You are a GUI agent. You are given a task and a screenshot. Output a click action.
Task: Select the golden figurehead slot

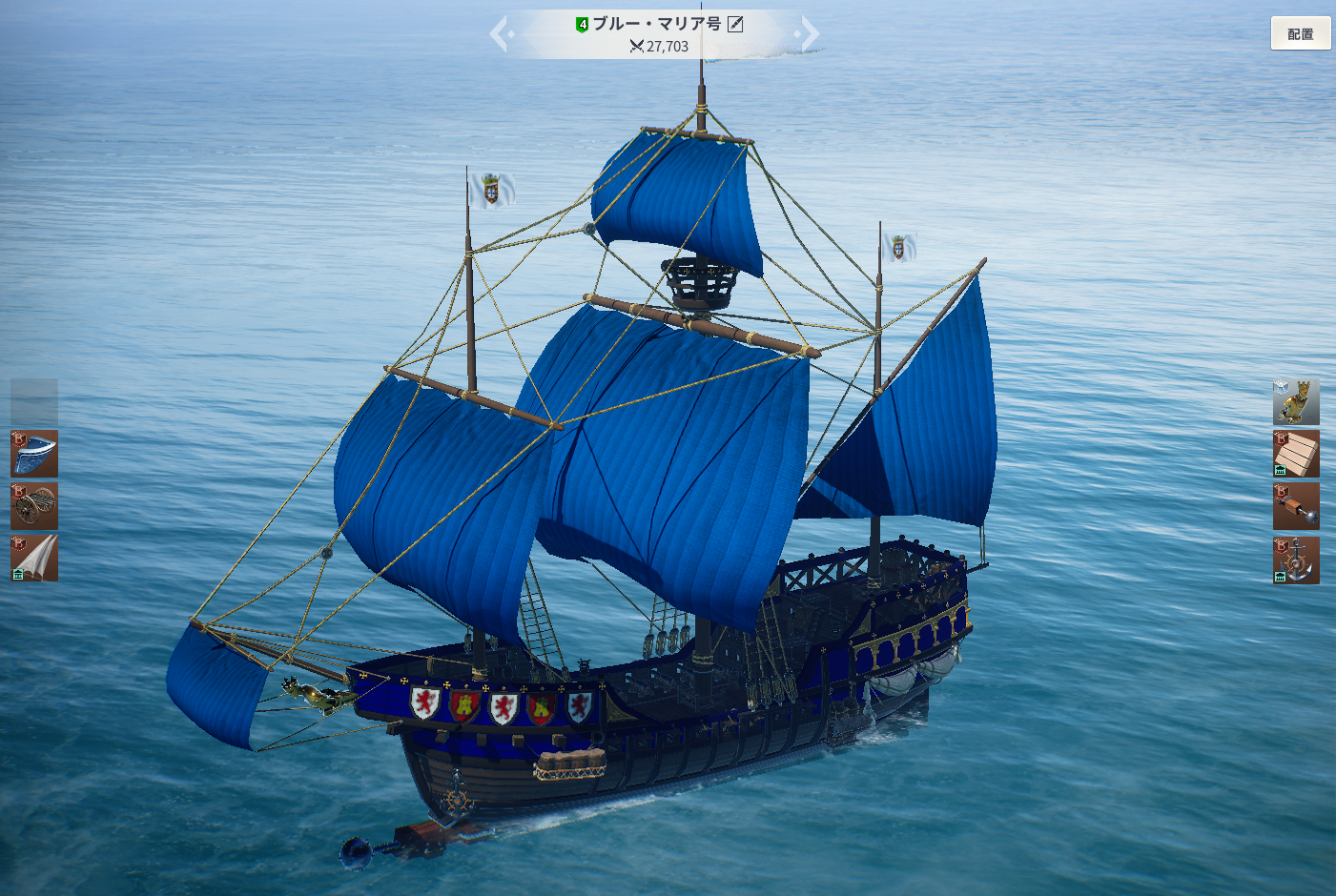pyautogui.click(x=1296, y=401)
